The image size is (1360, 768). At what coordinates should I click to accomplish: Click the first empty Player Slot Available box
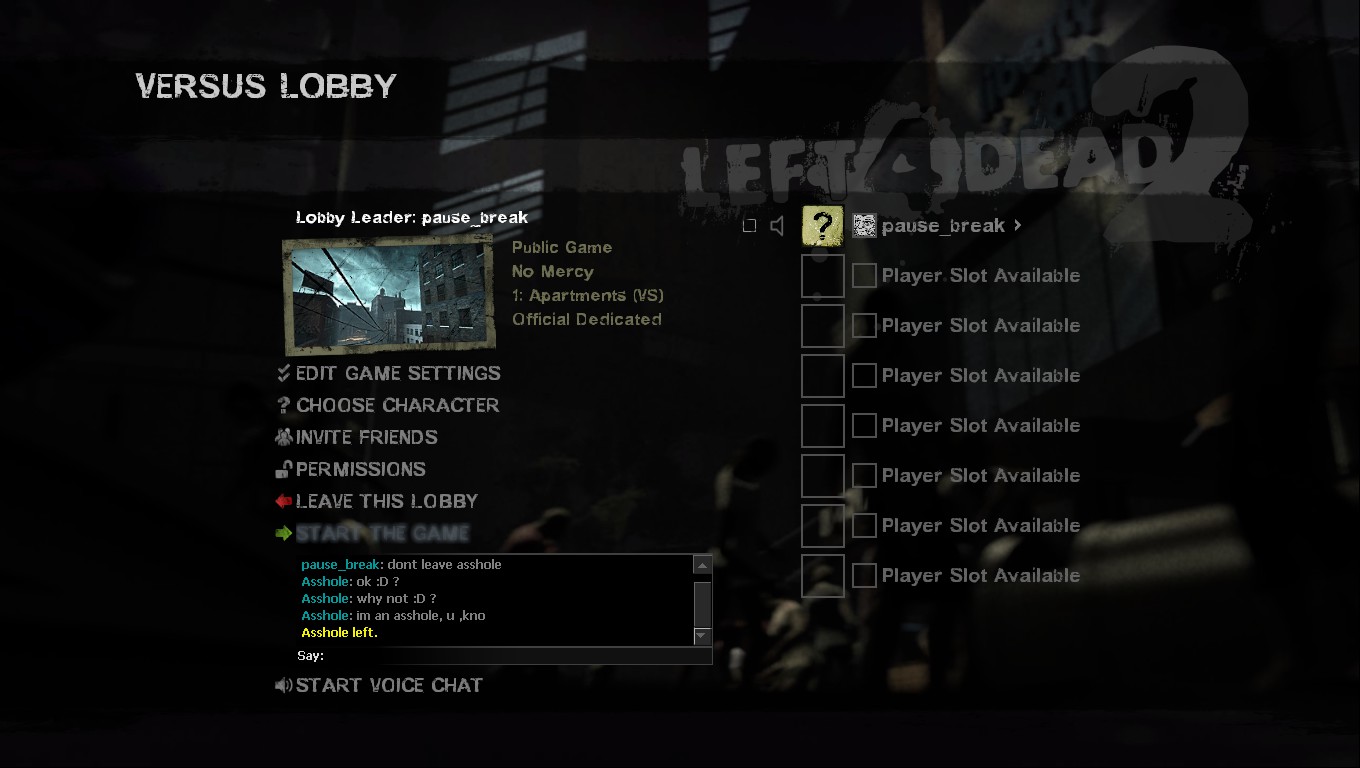822,275
